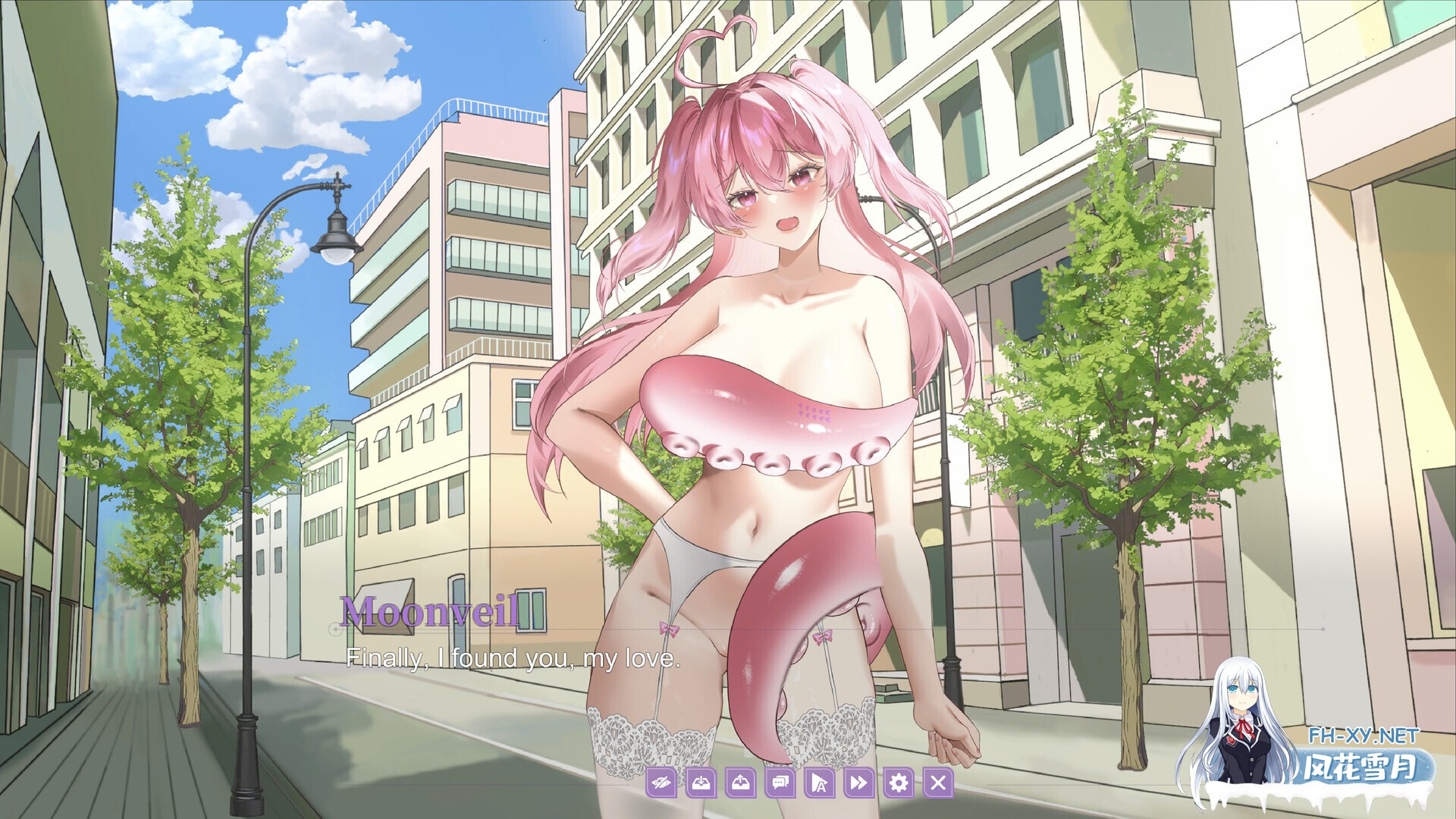The width and height of the screenshot is (1456, 819).
Task: Open the load game menu
Action: [739, 783]
